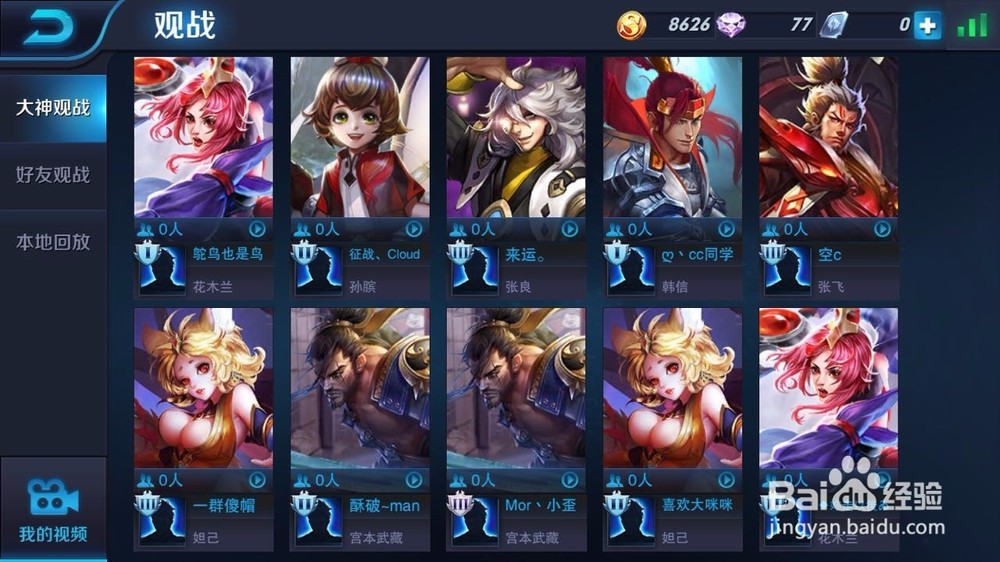The image size is (1000, 562).
Task: Click the gold coin currency icon
Action: click(x=631, y=25)
